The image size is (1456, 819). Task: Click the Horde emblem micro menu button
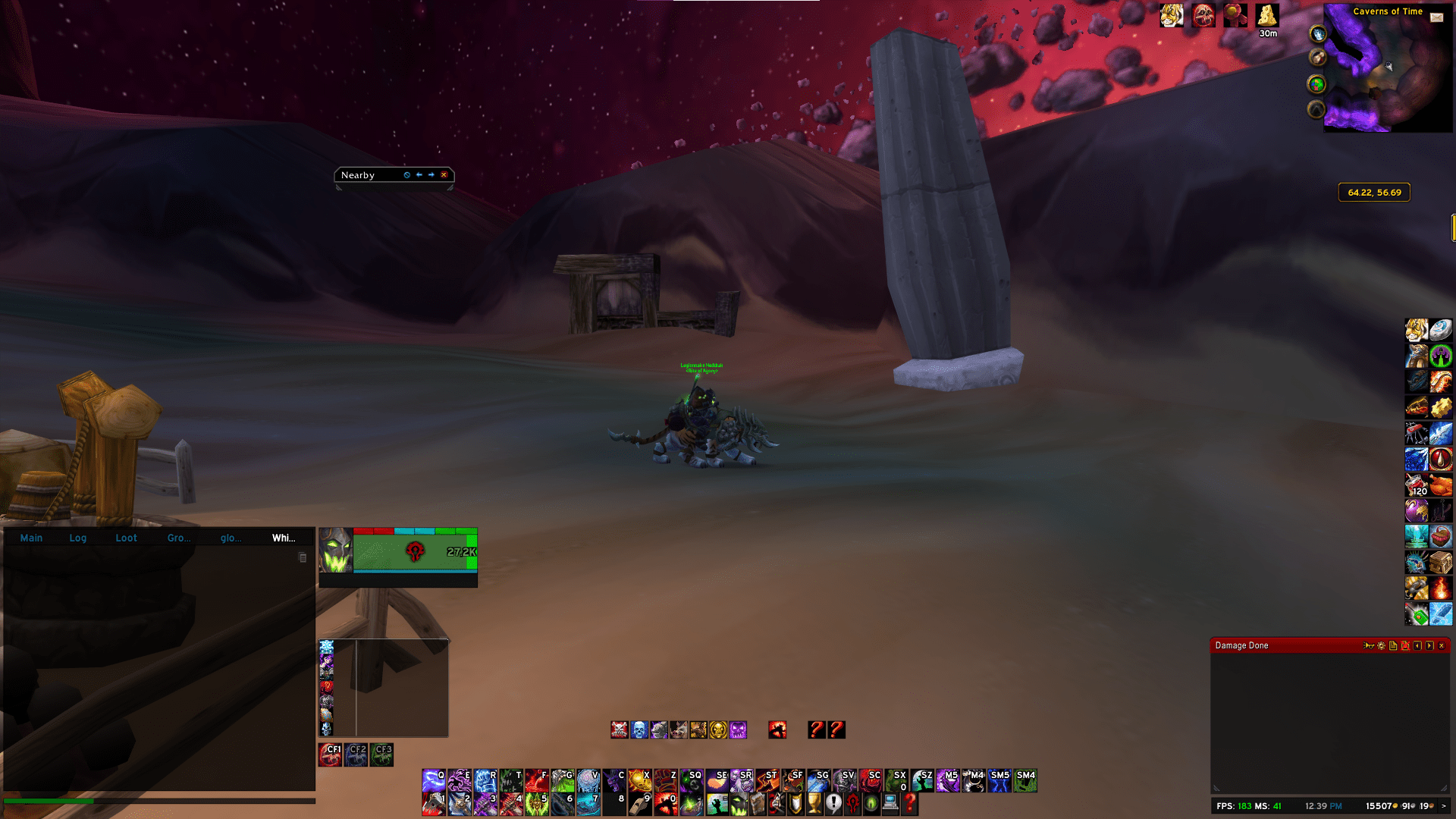[852, 803]
